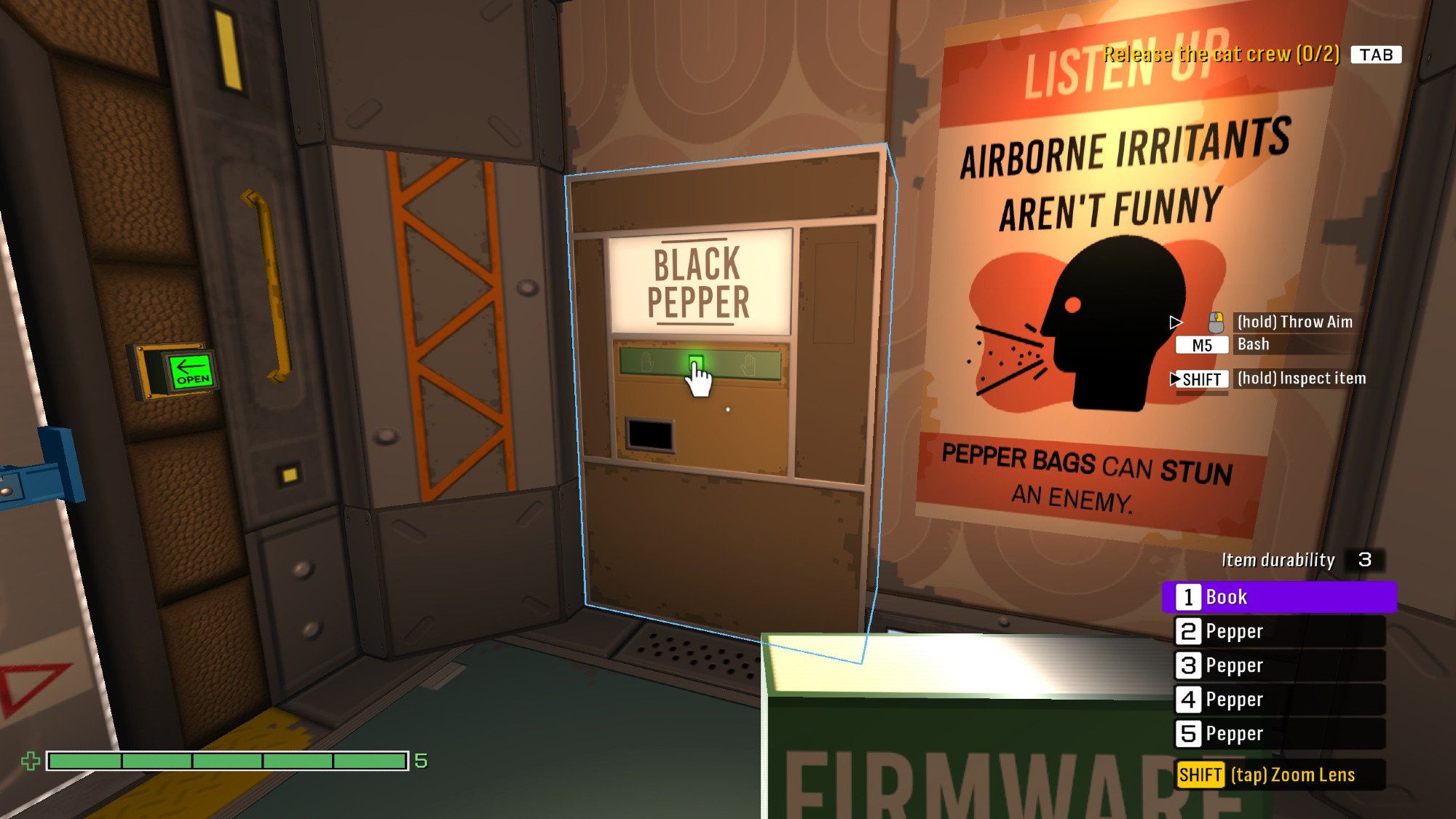Open the 'Release the cat crew' objective
This screenshot has height=819, width=1456.
(1221, 55)
